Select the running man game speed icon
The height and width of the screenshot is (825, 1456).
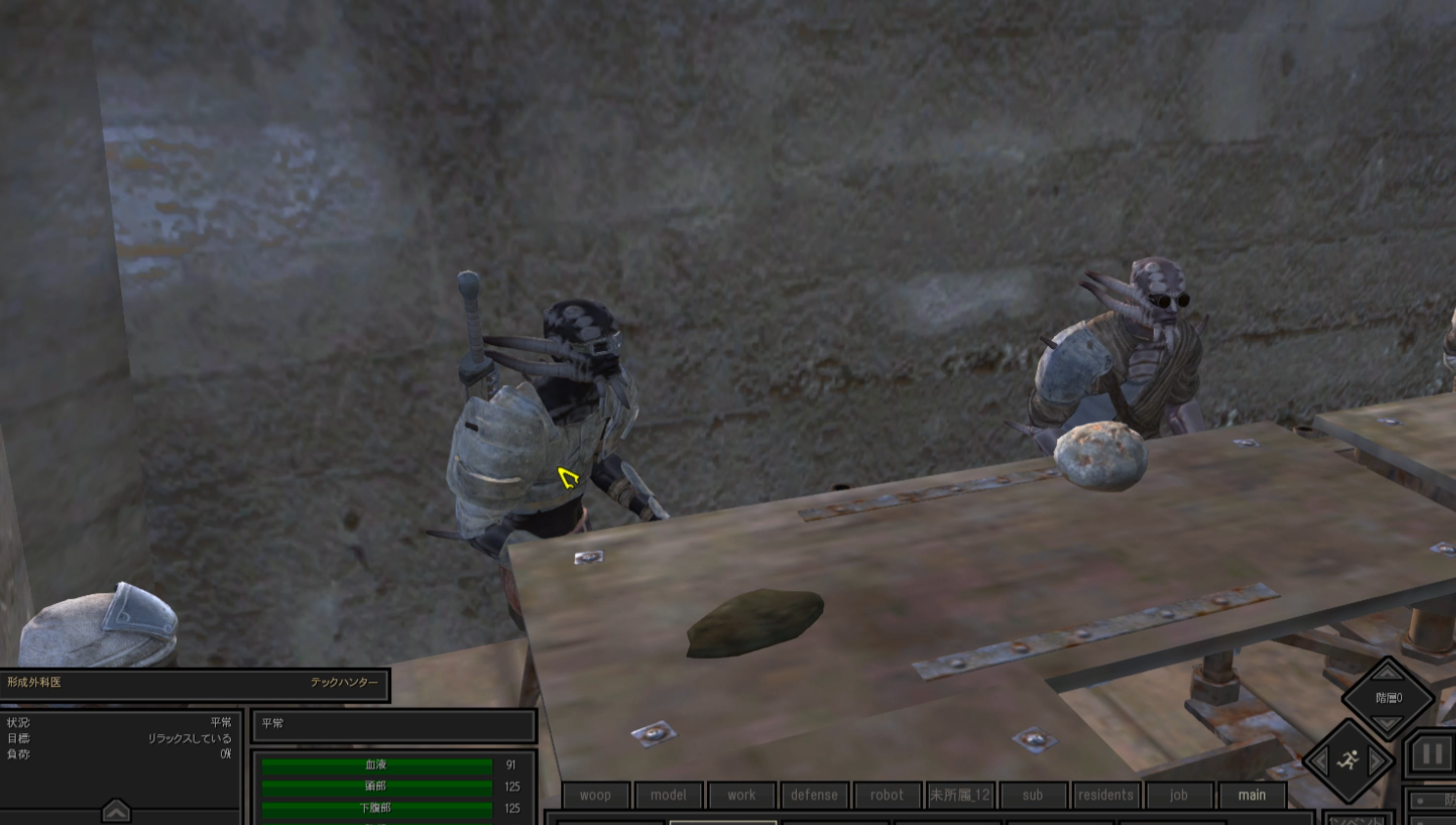pos(1347,760)
